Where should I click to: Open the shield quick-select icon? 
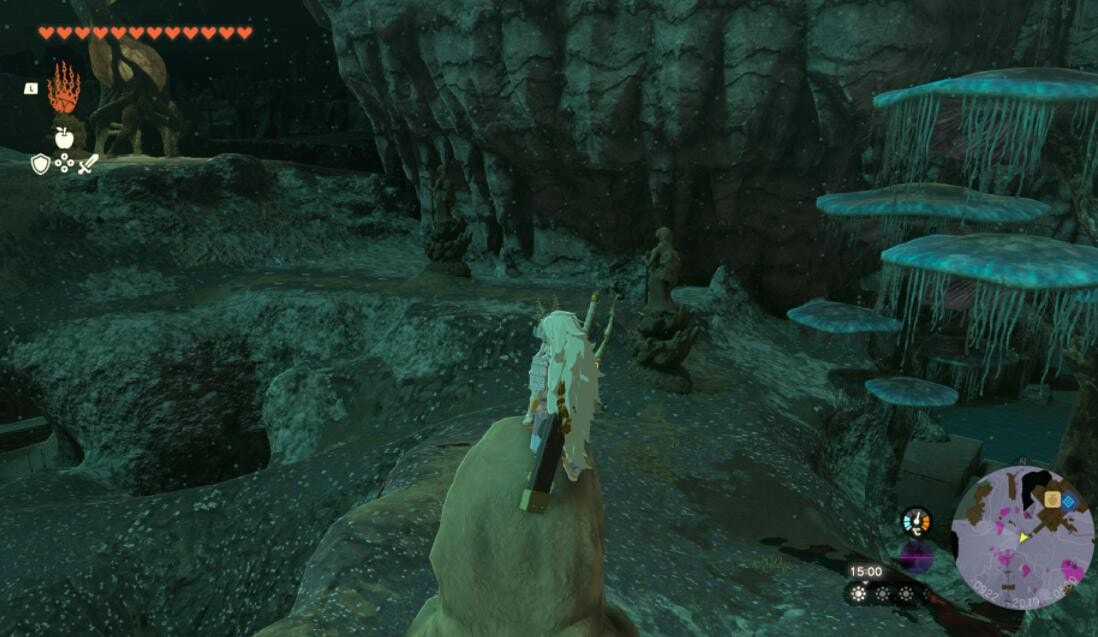40,164
